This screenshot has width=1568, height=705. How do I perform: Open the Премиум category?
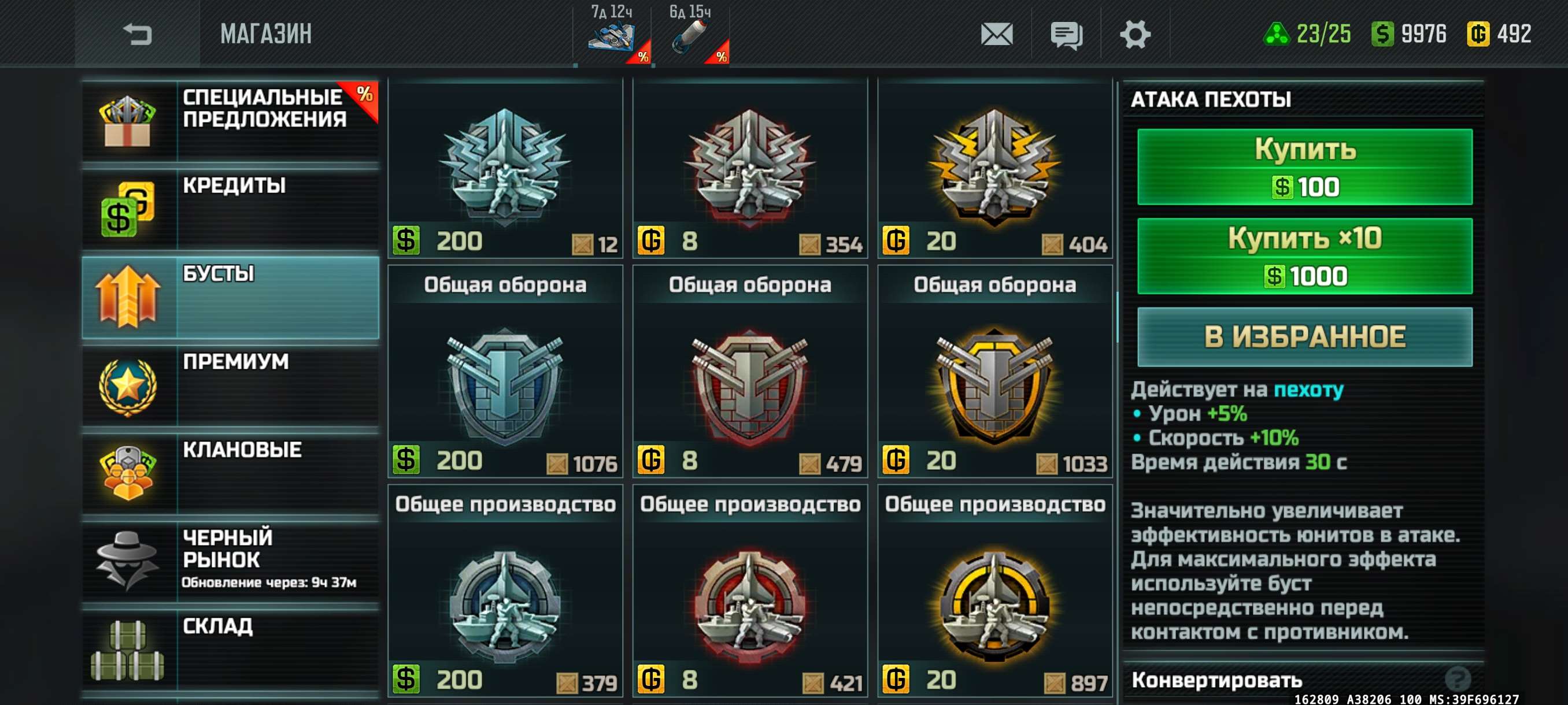[230, 385]
